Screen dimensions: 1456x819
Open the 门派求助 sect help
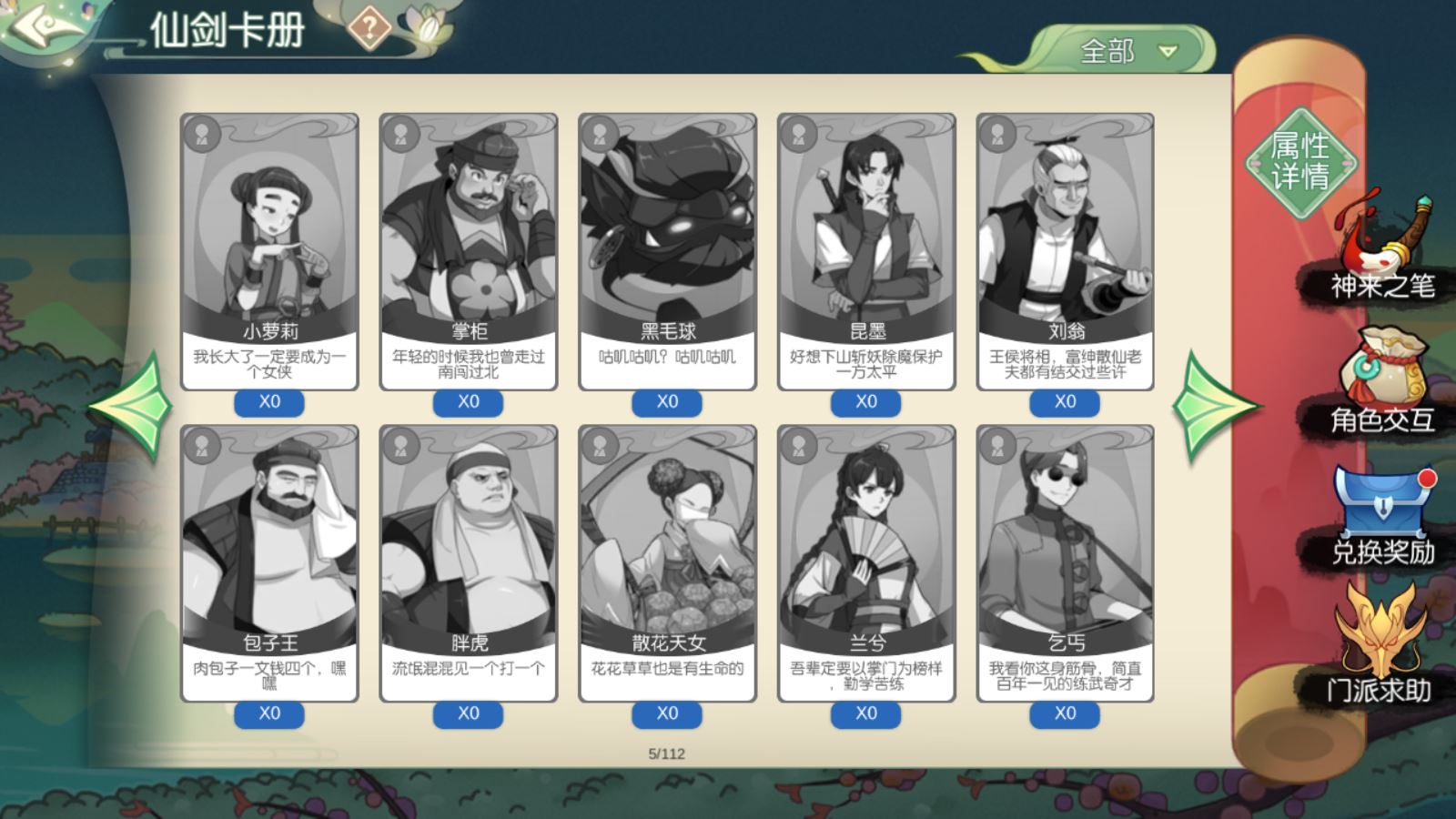click(1380, 646)
